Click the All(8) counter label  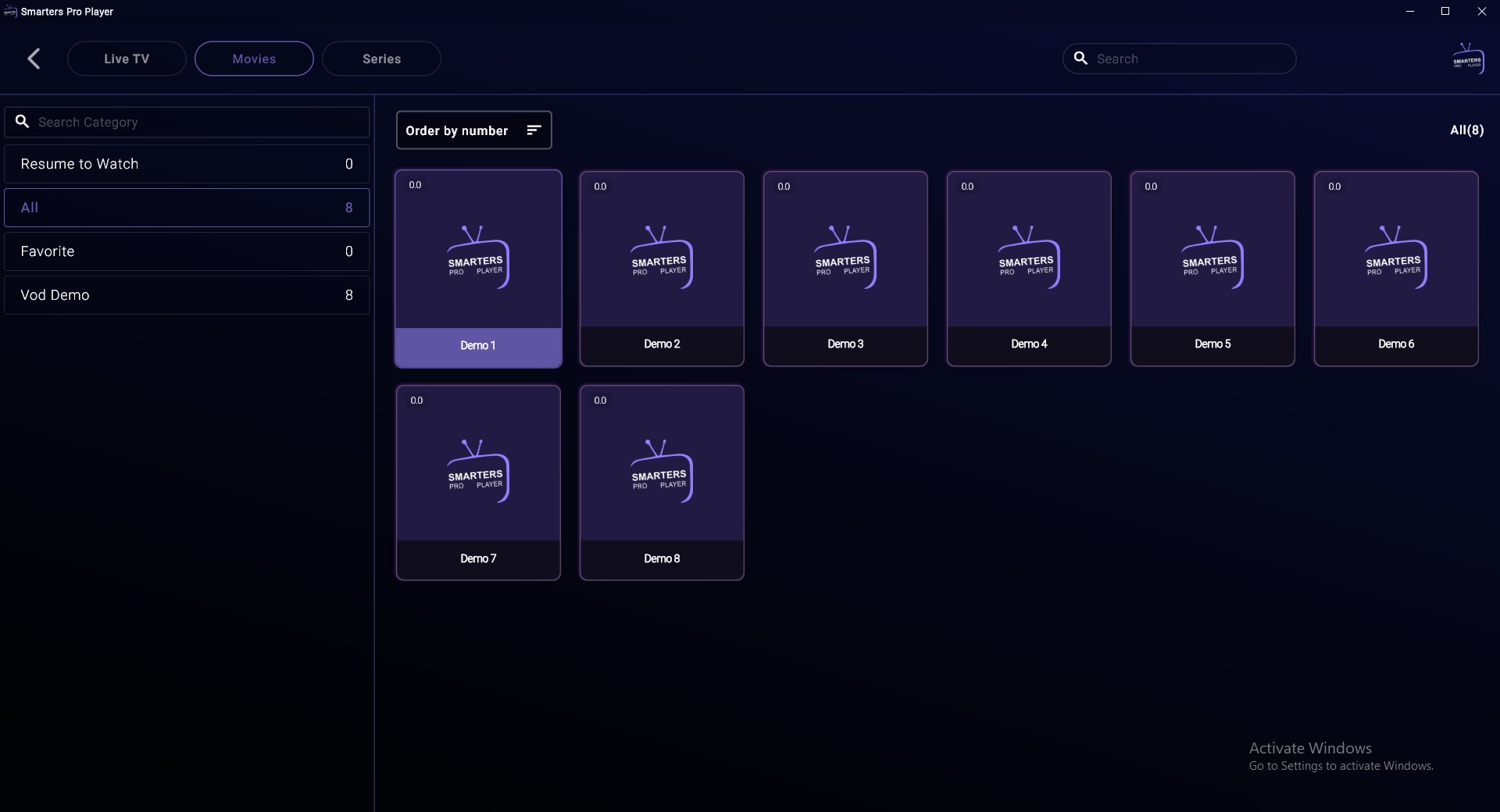1466,130
